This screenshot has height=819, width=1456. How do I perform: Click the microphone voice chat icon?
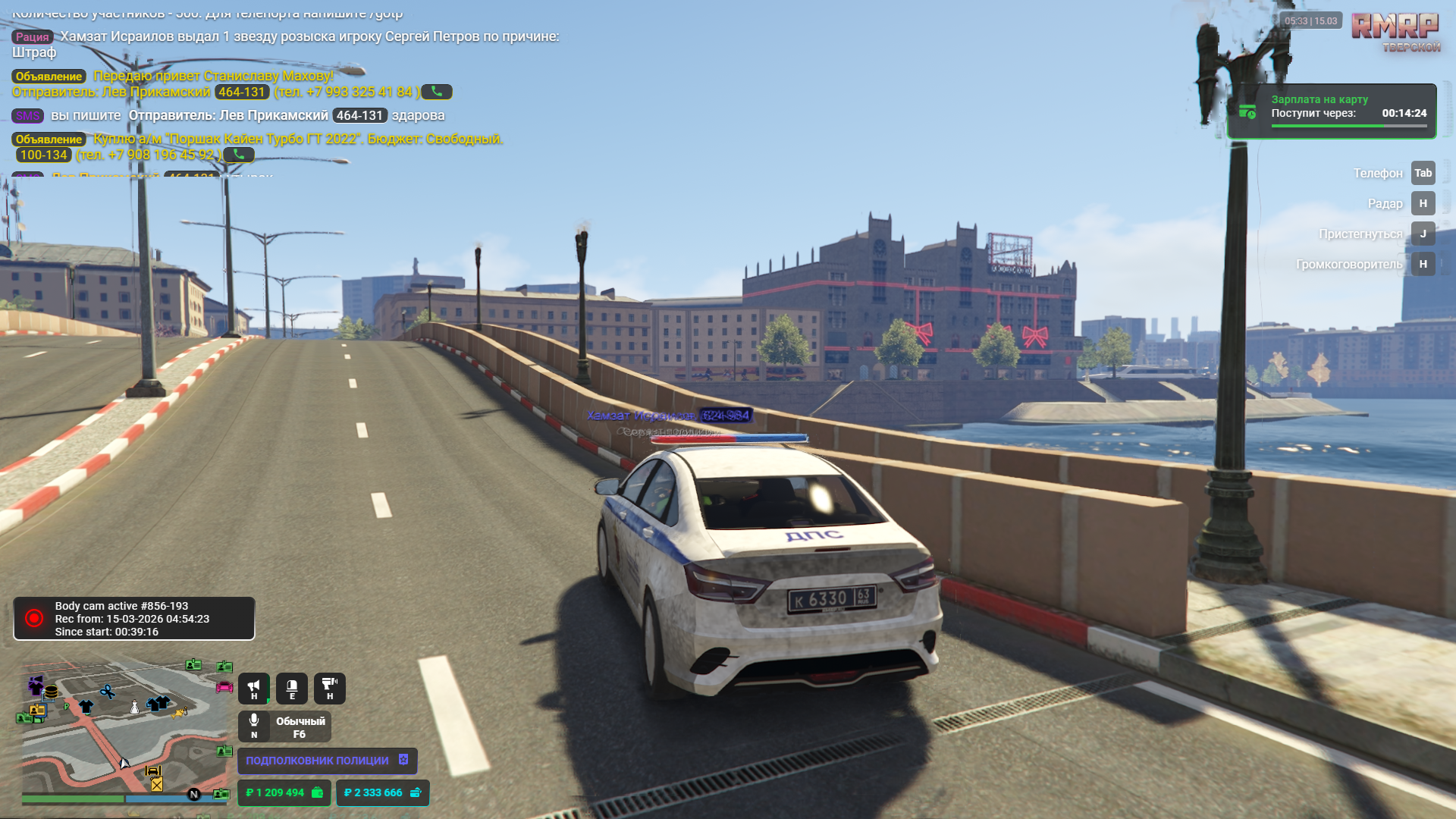(254, 725)
